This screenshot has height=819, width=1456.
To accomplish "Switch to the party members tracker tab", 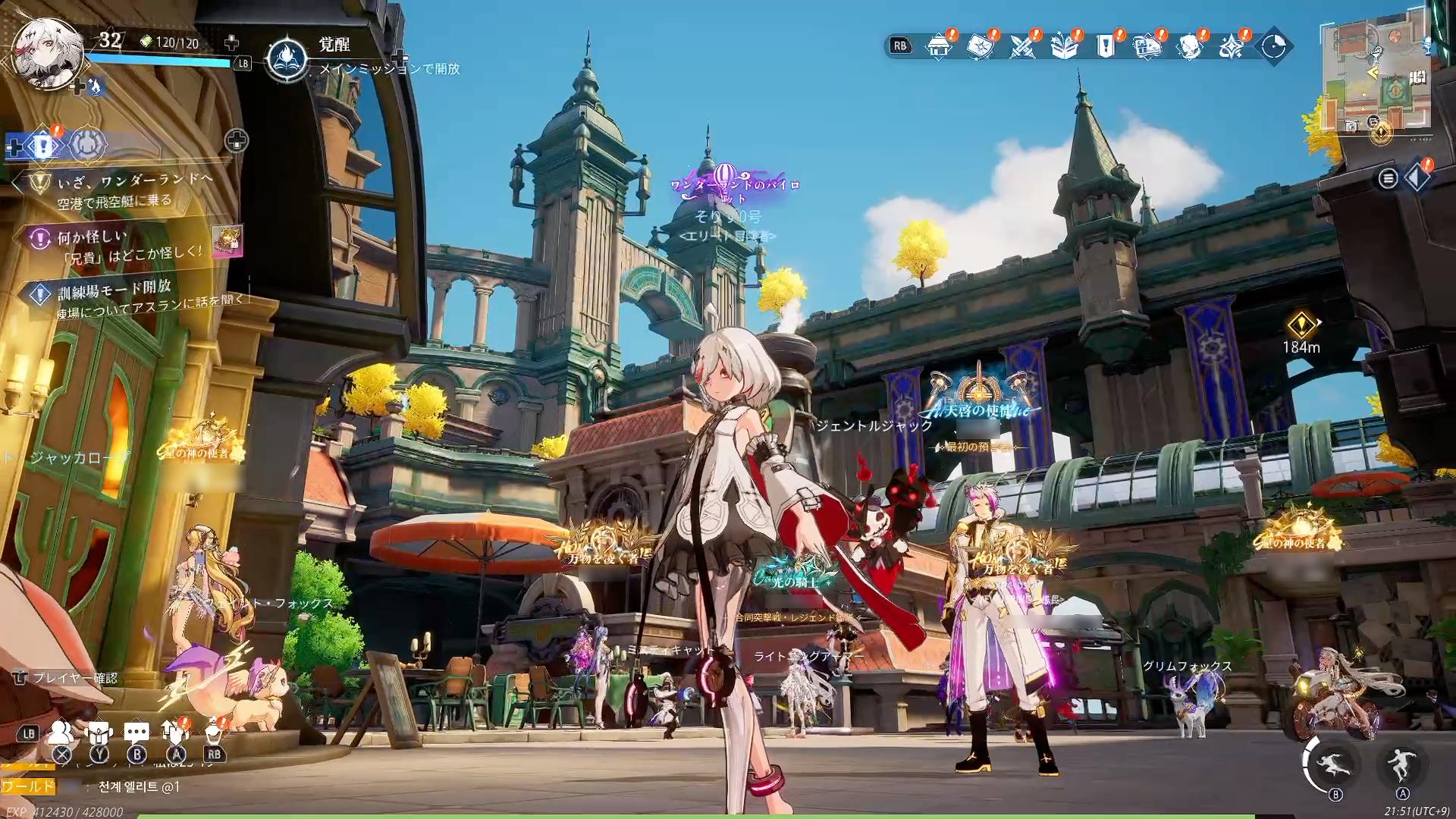I will point(88,145).
